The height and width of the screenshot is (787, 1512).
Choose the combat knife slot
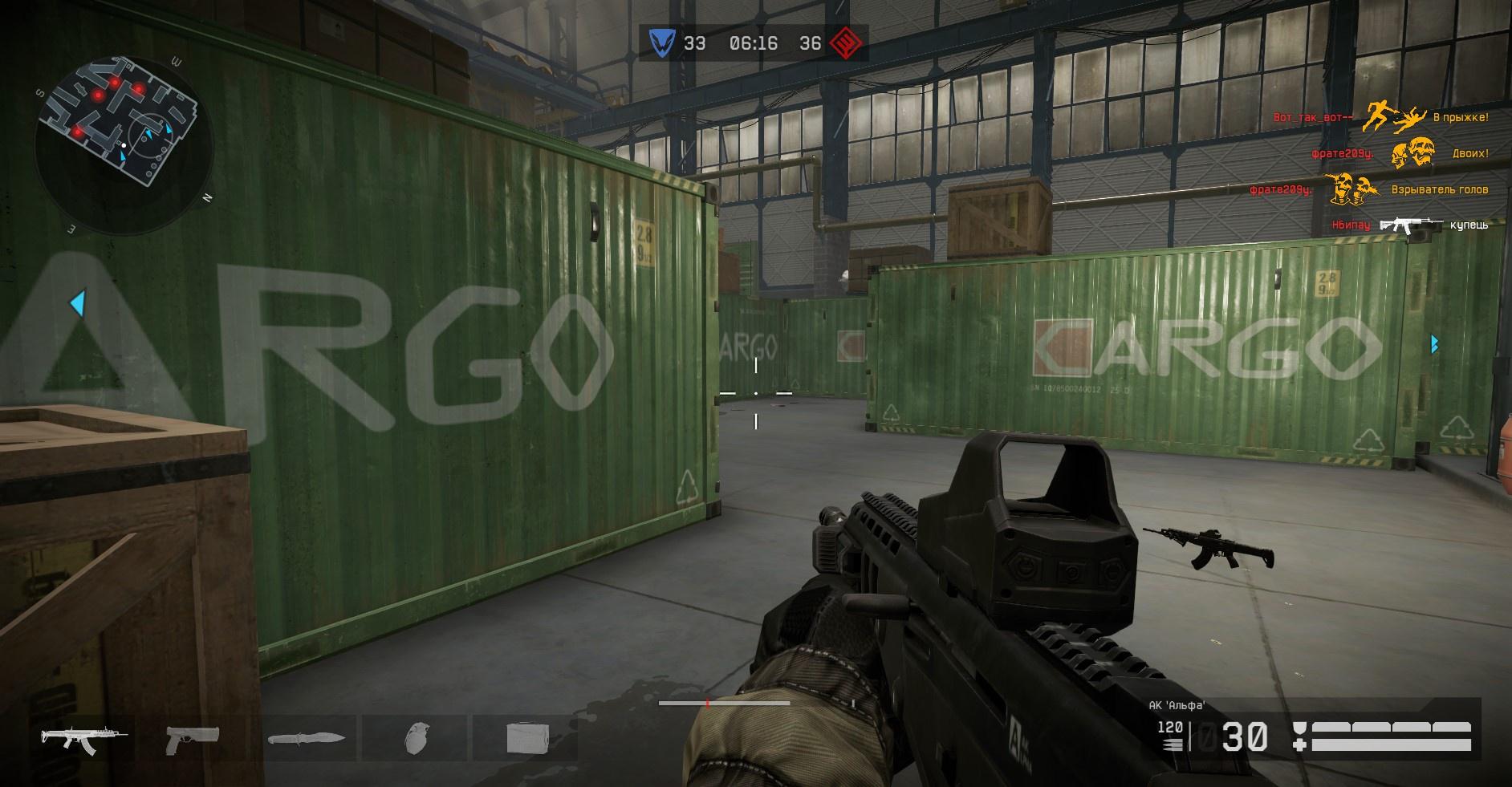click(306, 737)
